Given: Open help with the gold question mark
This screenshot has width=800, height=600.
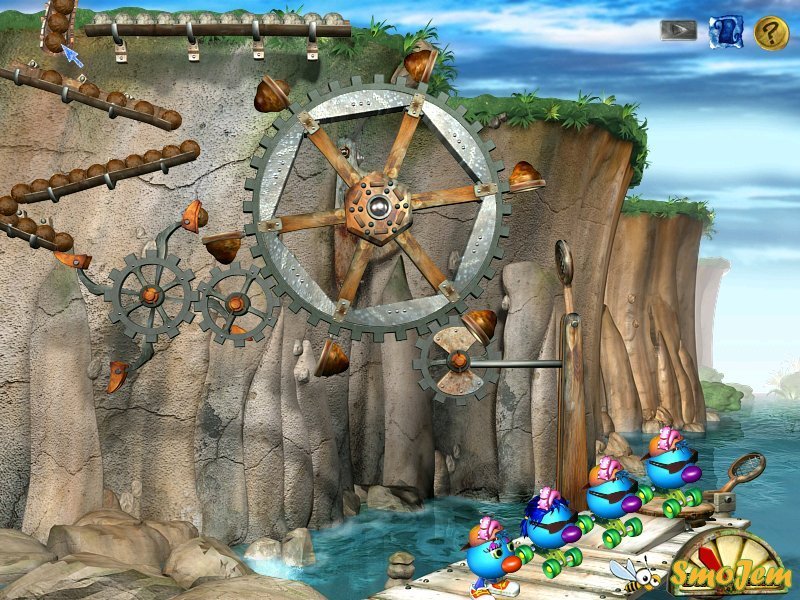Looking at the screenshot, I should pyautogui.click(x=771, y=32).
